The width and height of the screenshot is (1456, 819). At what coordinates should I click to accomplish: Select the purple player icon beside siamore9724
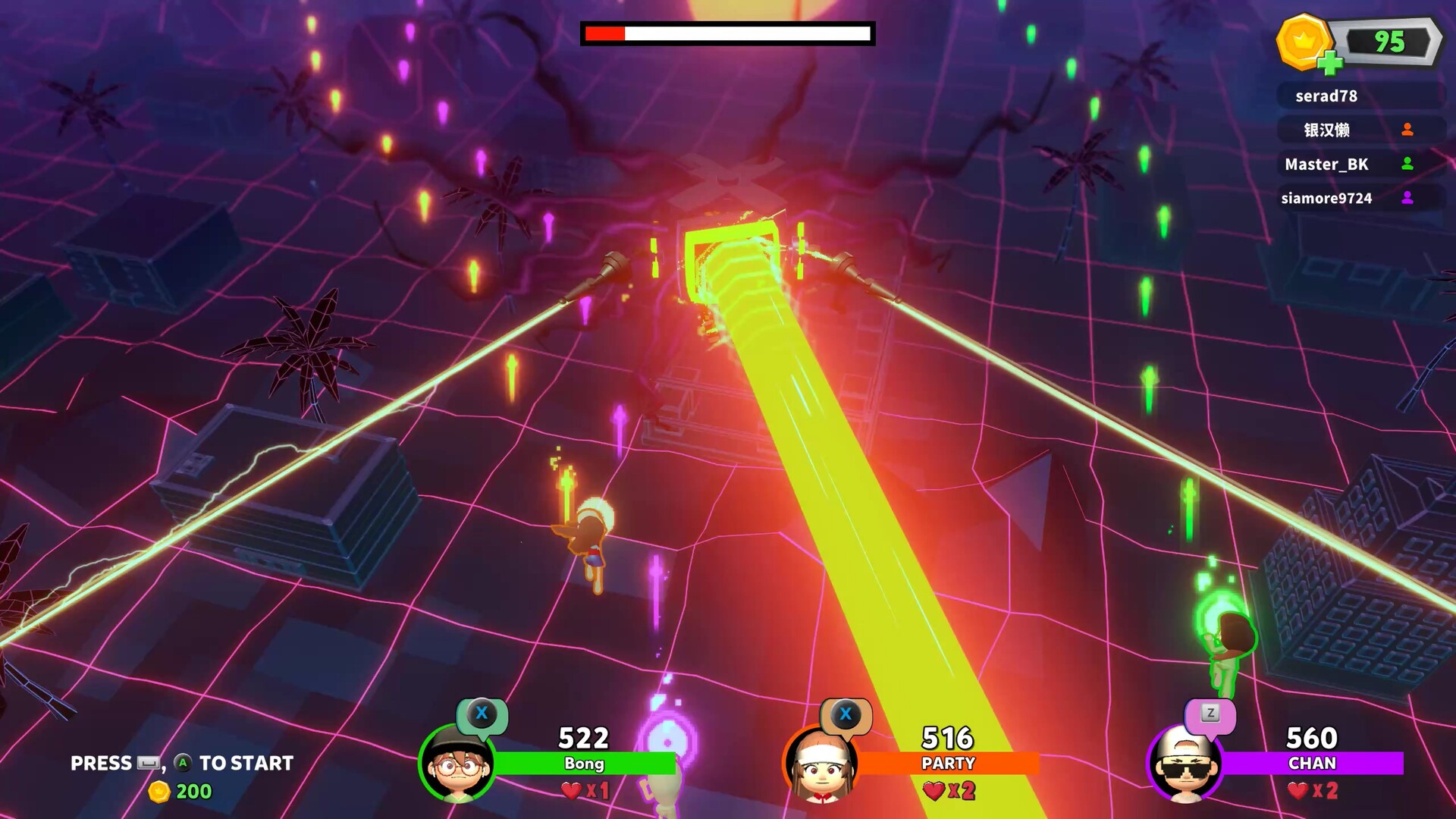click(x=1408, y=198)
